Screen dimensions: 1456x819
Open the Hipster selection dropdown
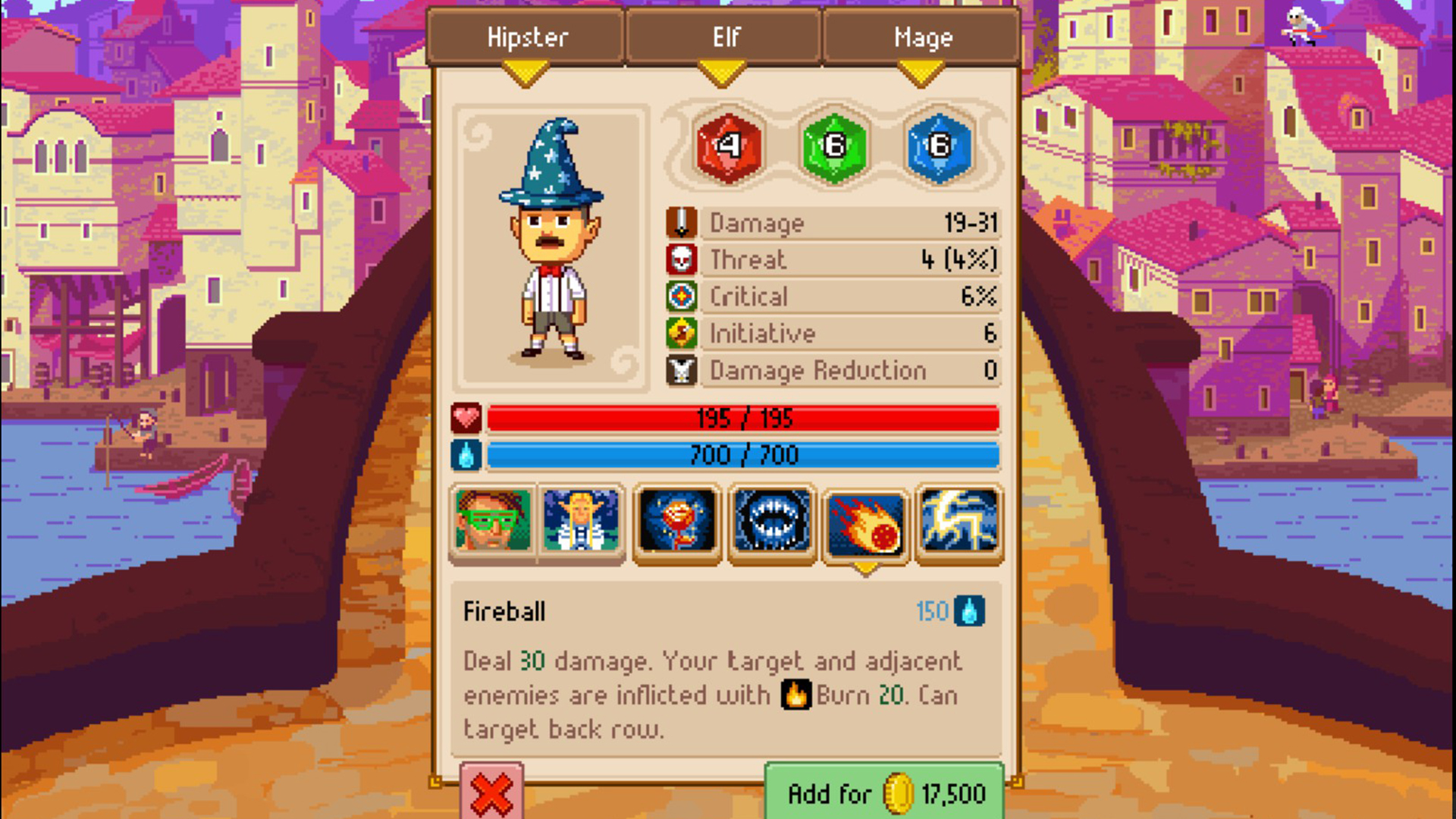[527, 36]
